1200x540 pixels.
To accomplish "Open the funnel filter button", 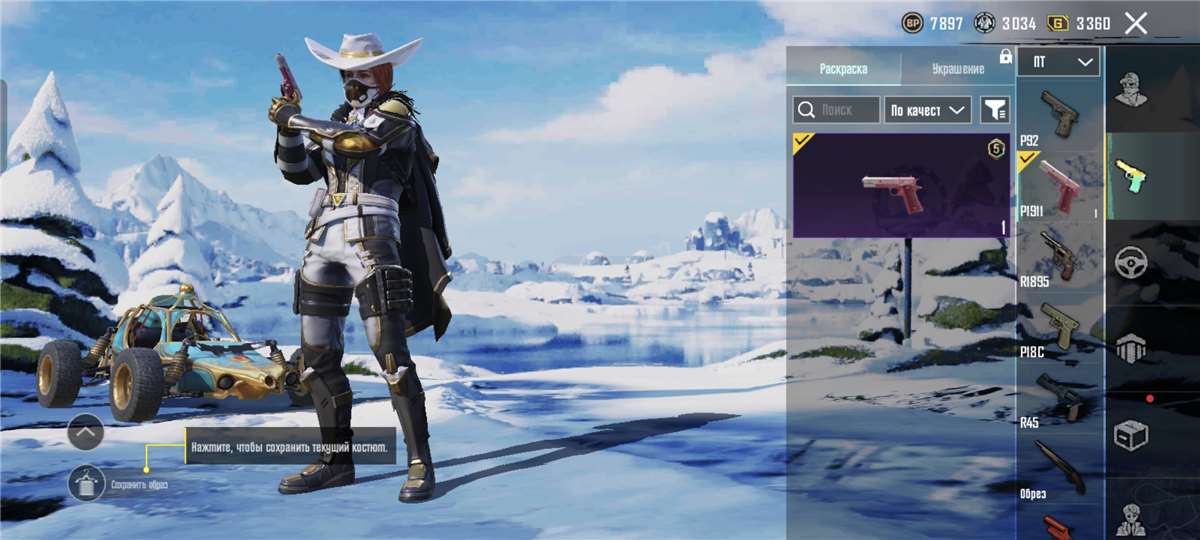I will tap(995, 110).
